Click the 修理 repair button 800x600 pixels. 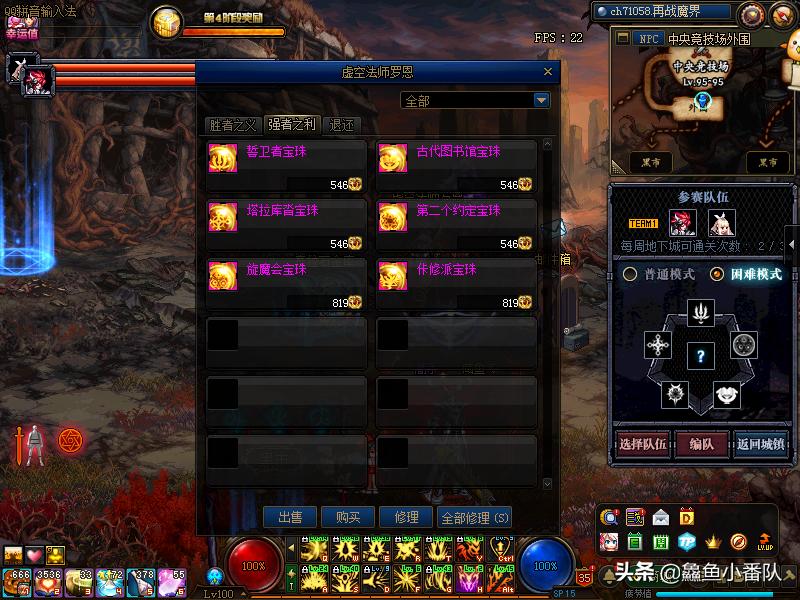click(x=406, y=517)
